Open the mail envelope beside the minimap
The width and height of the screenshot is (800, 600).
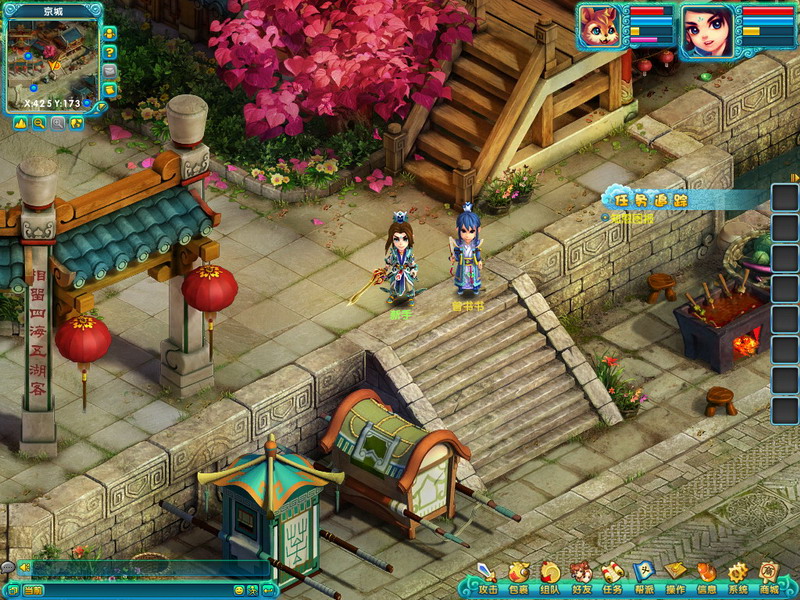pyautogui.click(x=110, y=72)
